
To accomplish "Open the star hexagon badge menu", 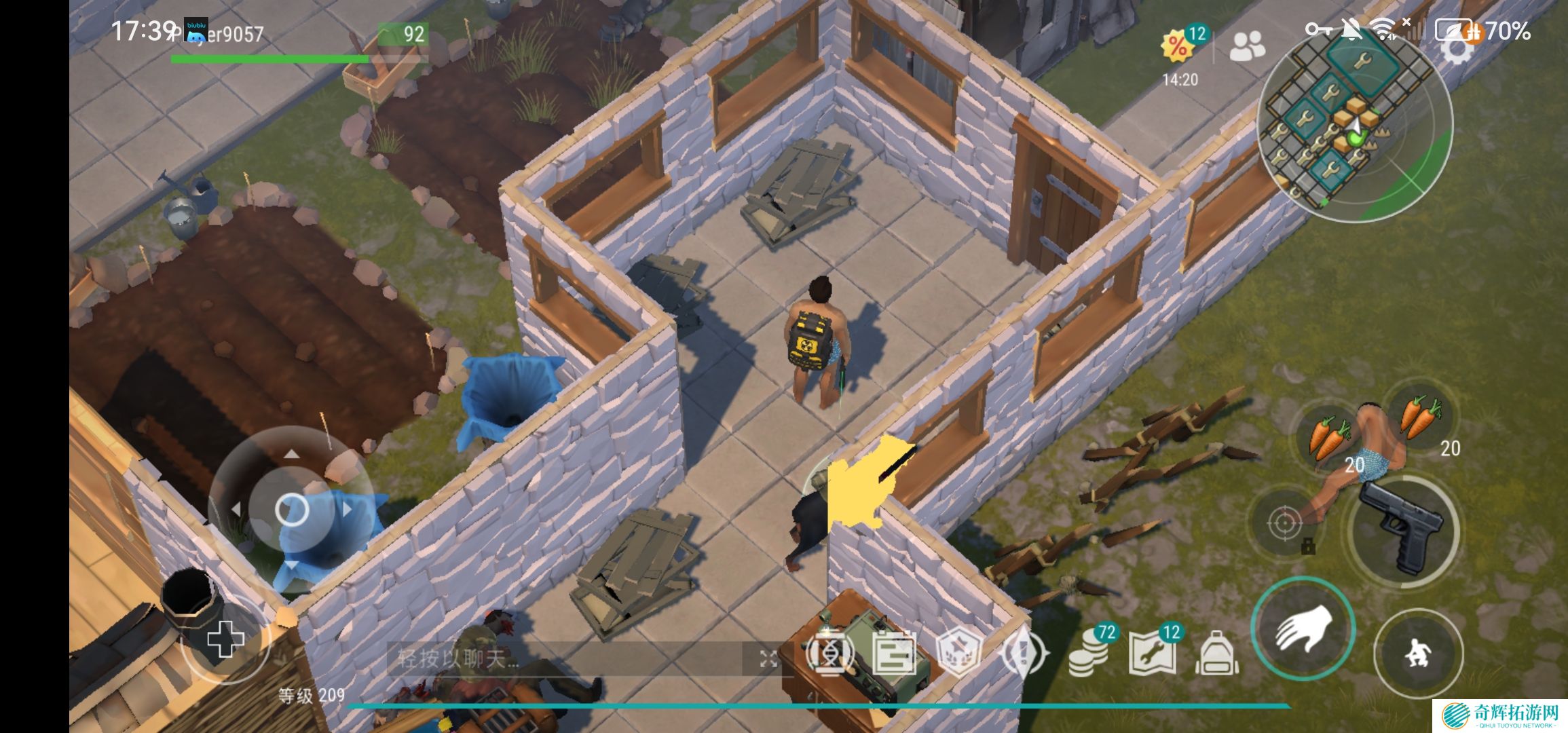I will [x=958, y=653].
